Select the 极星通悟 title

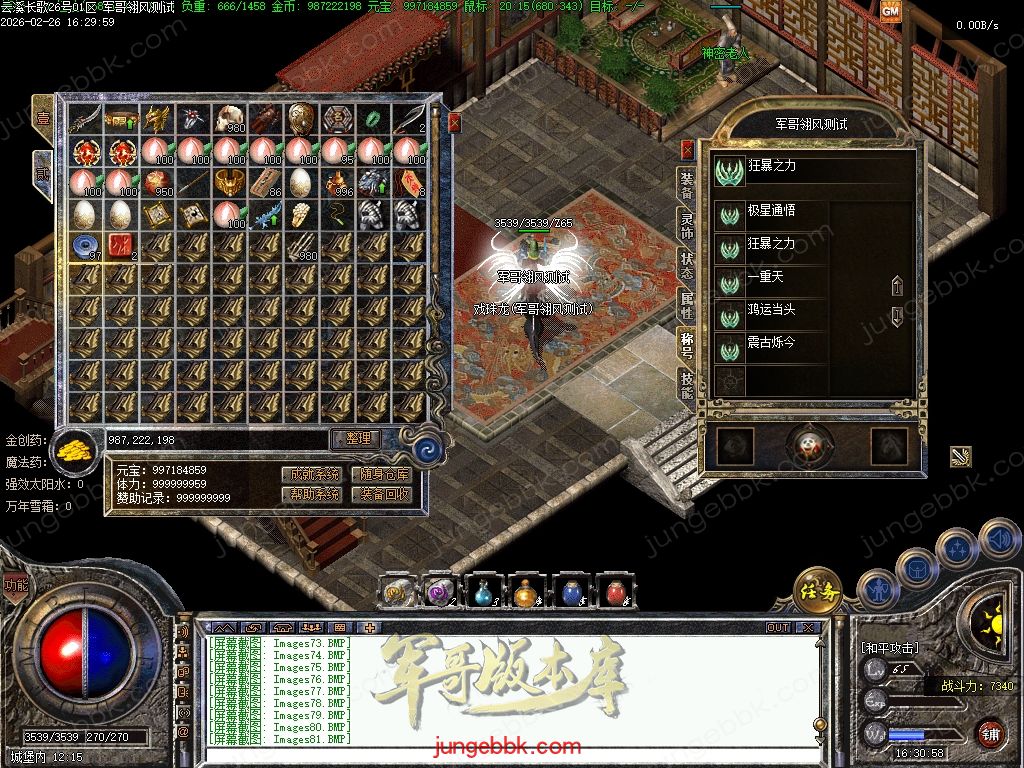771,212
